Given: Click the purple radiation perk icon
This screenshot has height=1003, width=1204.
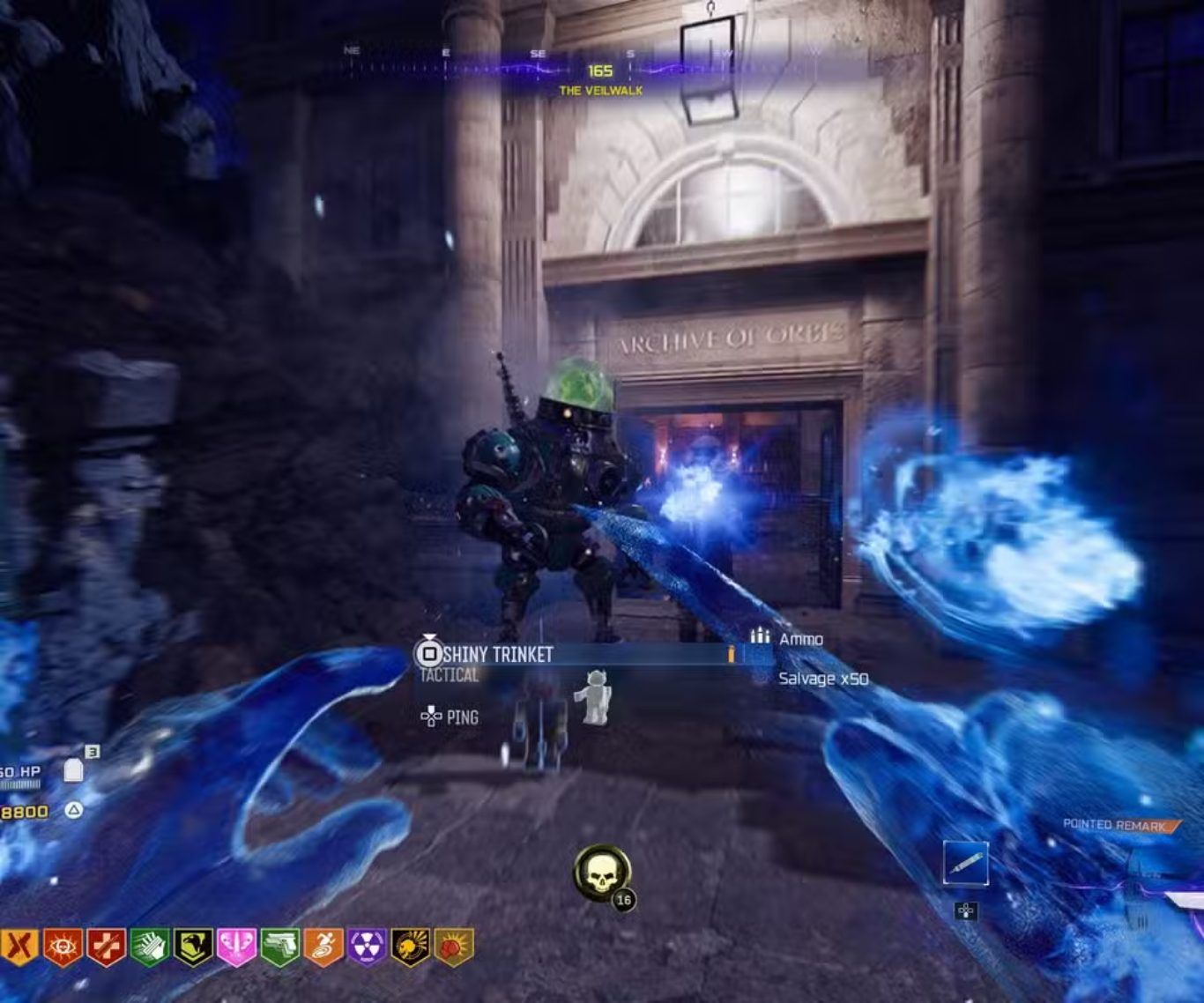Looking at the screenshot, I should pos(367,947).
